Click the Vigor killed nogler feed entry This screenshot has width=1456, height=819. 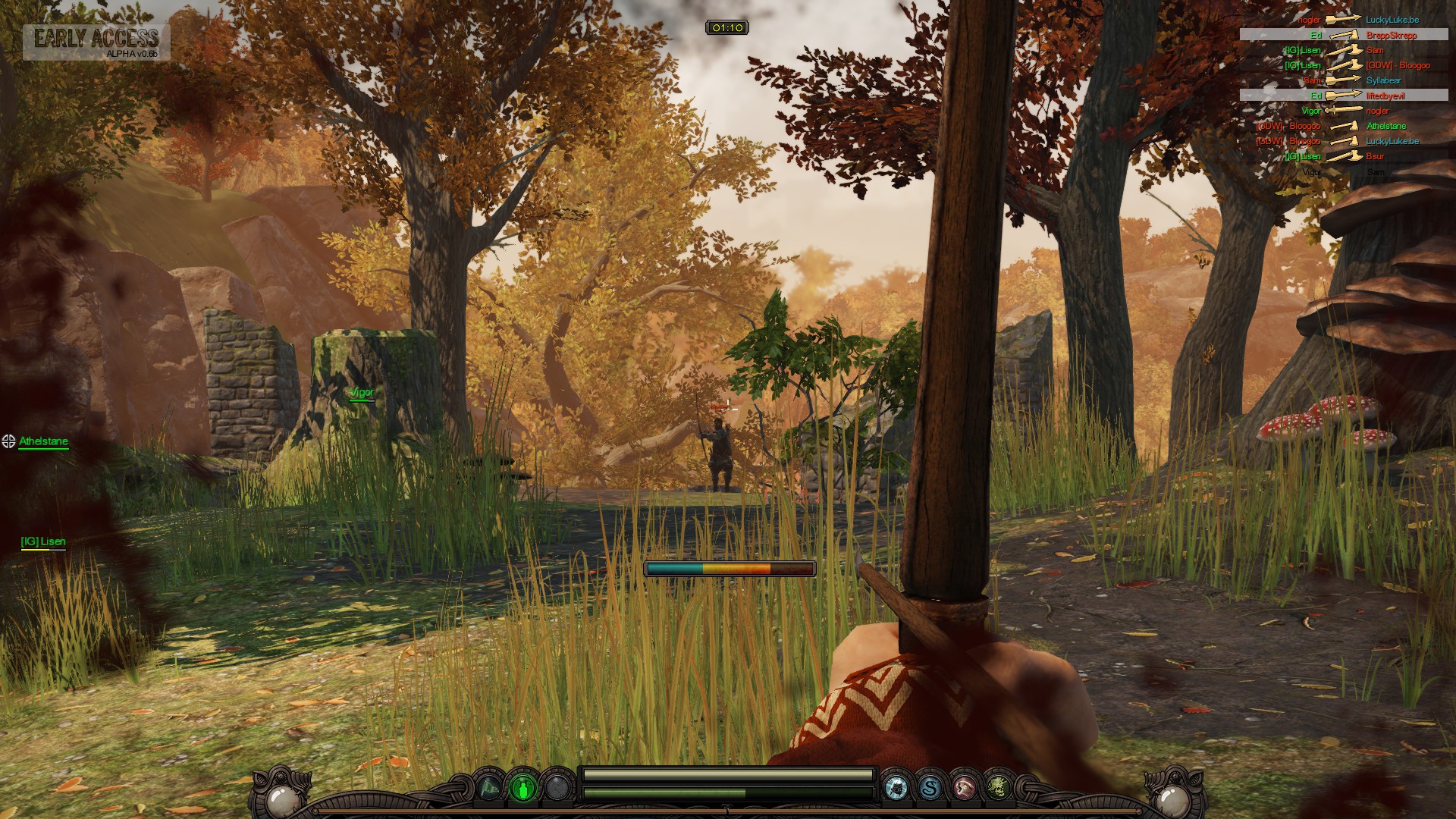(1344, 111)
